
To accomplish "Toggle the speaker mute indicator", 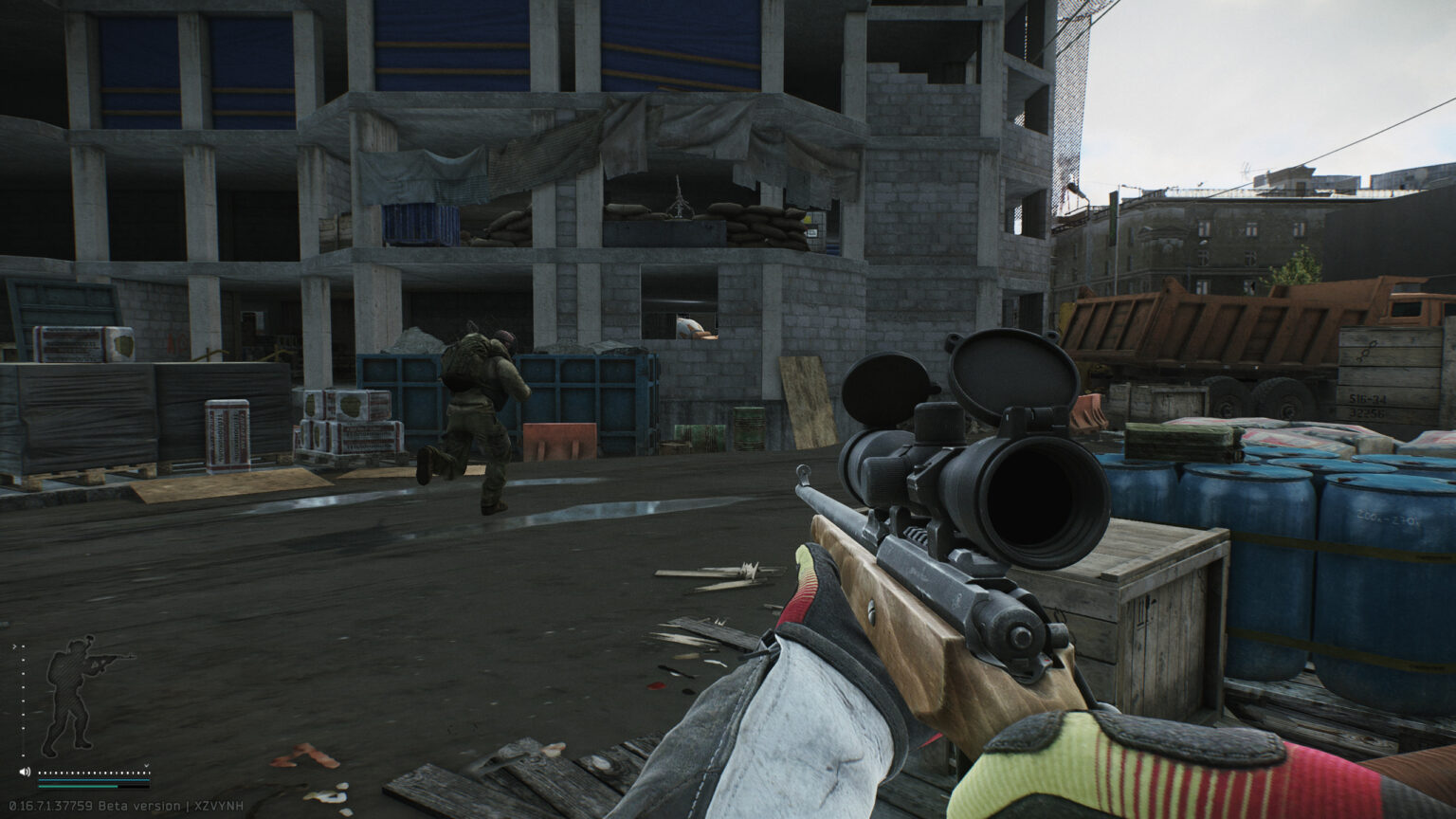I will point(25,771).
